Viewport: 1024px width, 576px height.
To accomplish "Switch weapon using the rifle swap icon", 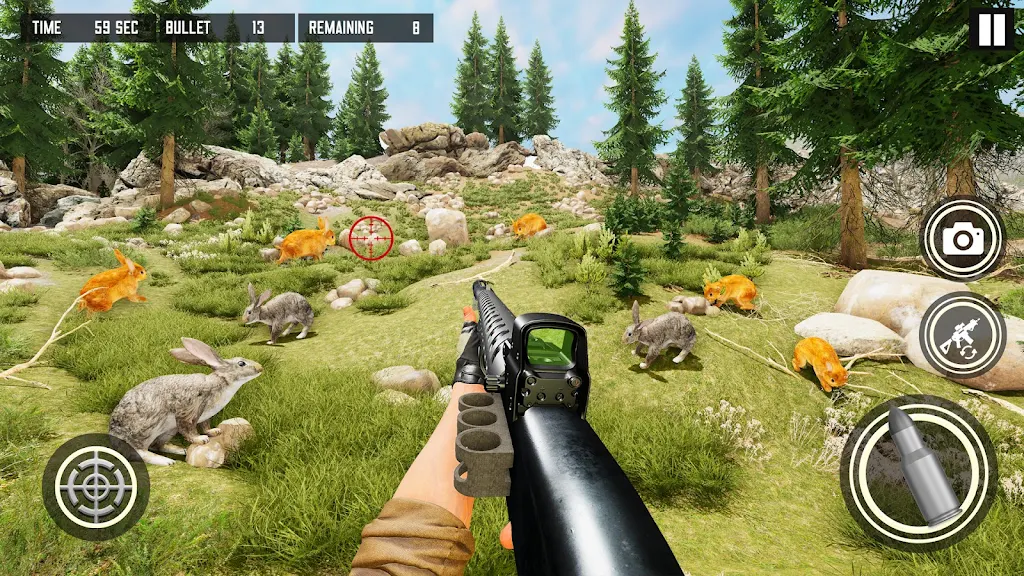I will [962, 334].
